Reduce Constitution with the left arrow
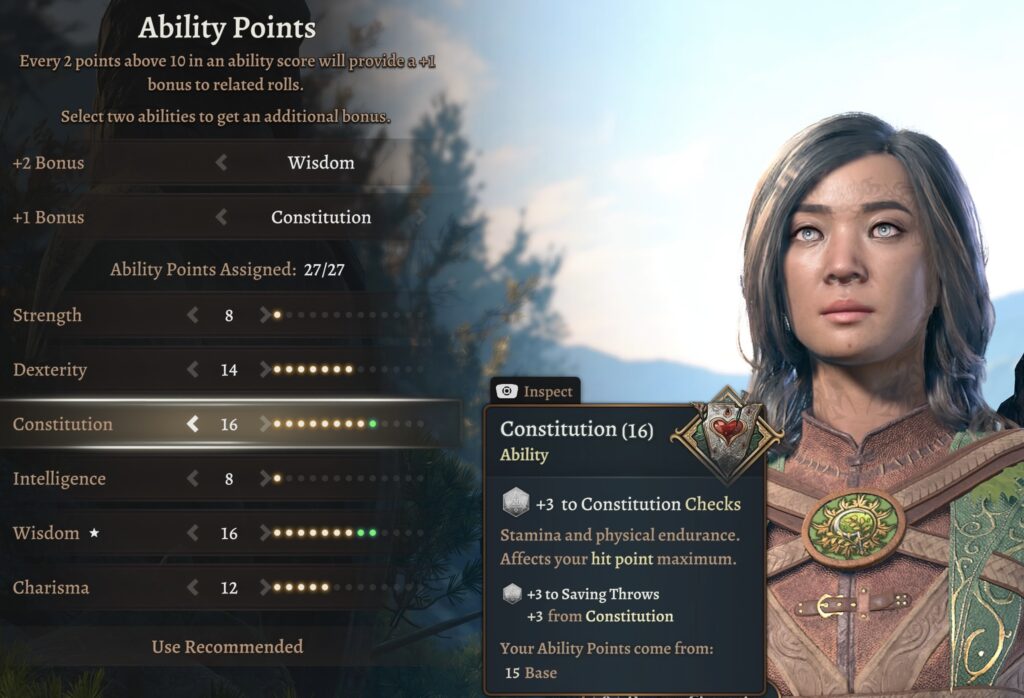The image size is (1024, 698). [193, 424]
